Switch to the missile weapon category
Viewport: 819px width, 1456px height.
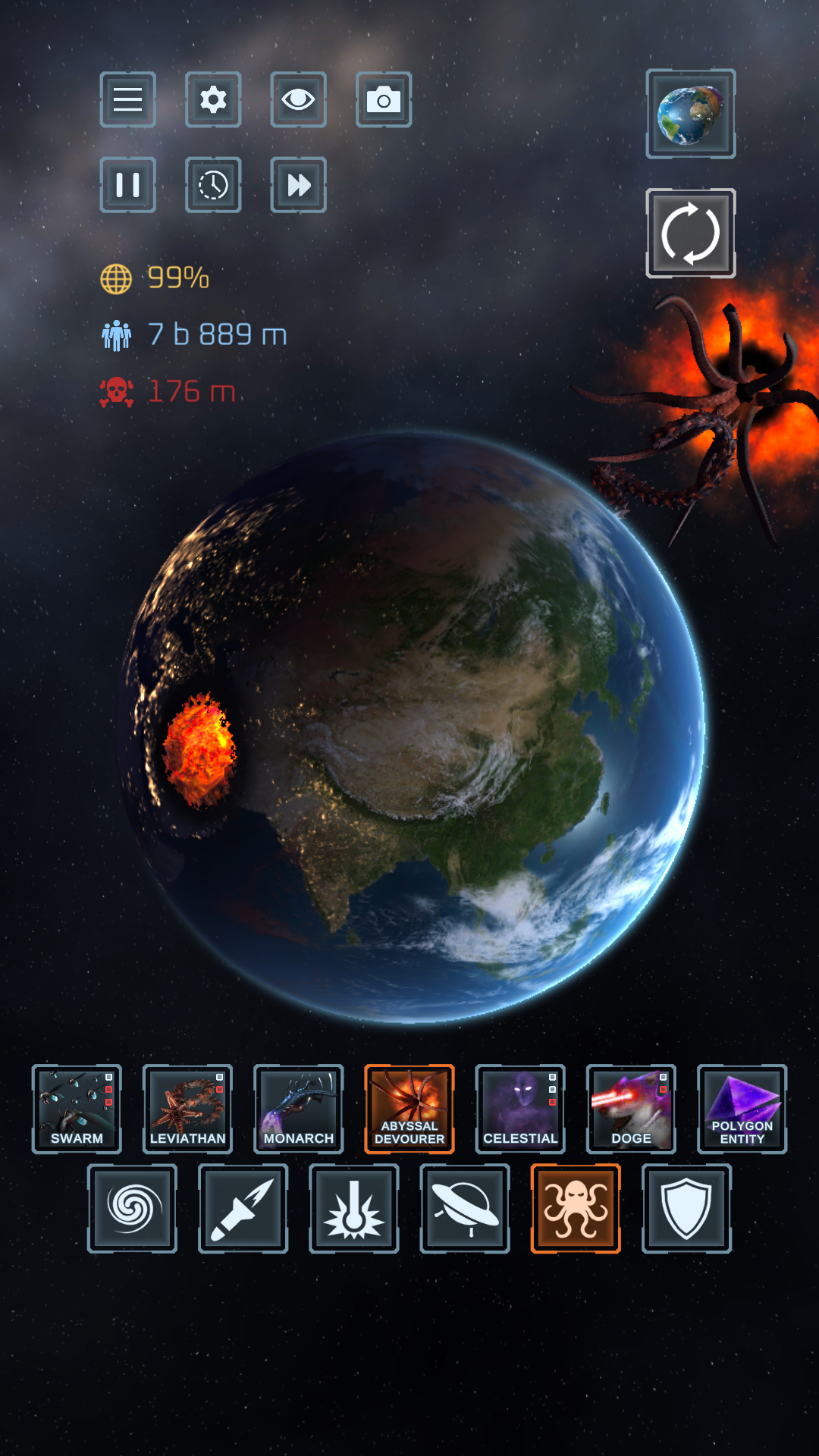[x=243, y=1208]
